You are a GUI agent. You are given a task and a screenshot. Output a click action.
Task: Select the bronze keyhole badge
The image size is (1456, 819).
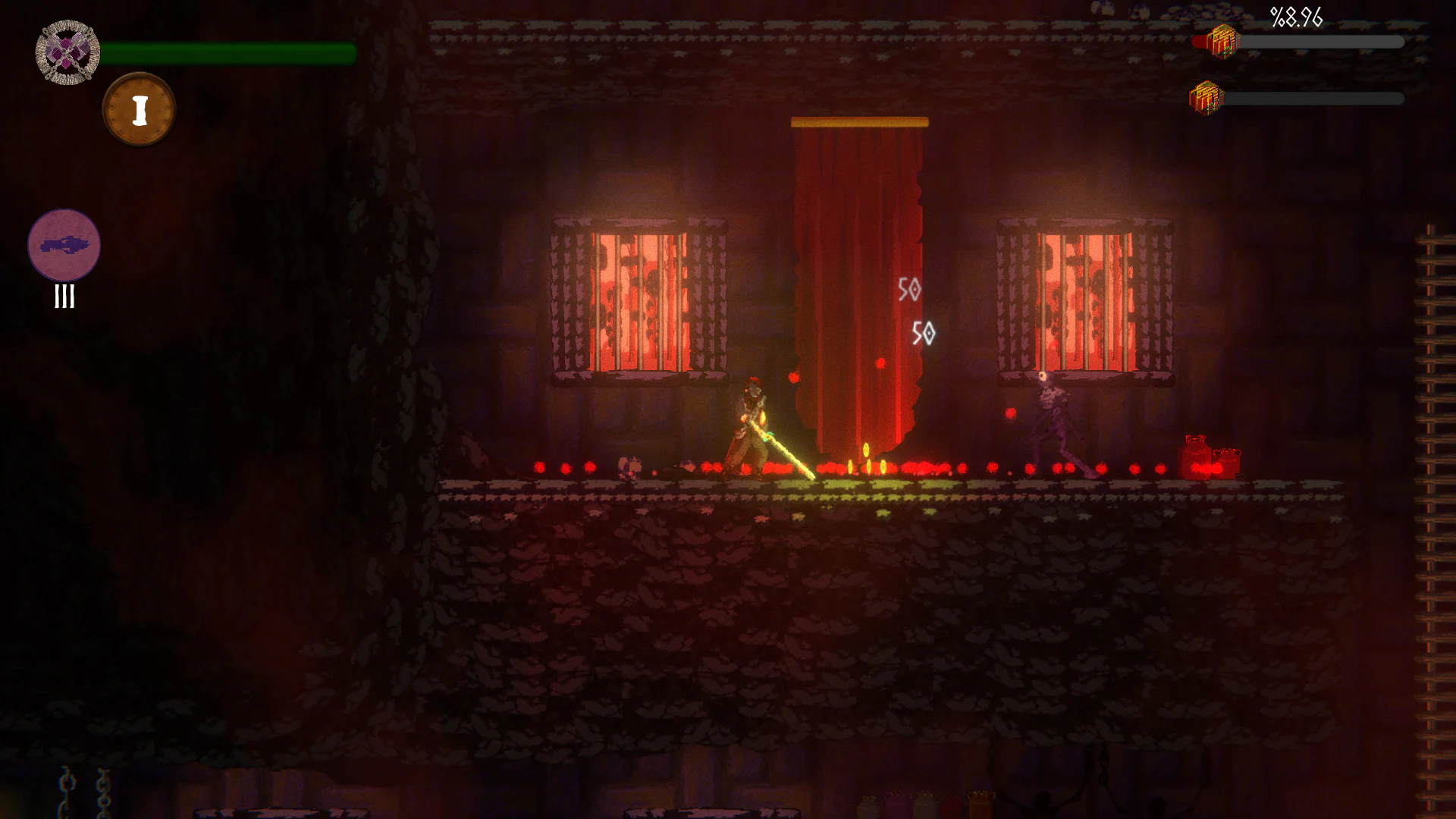(x=139, y=108)
